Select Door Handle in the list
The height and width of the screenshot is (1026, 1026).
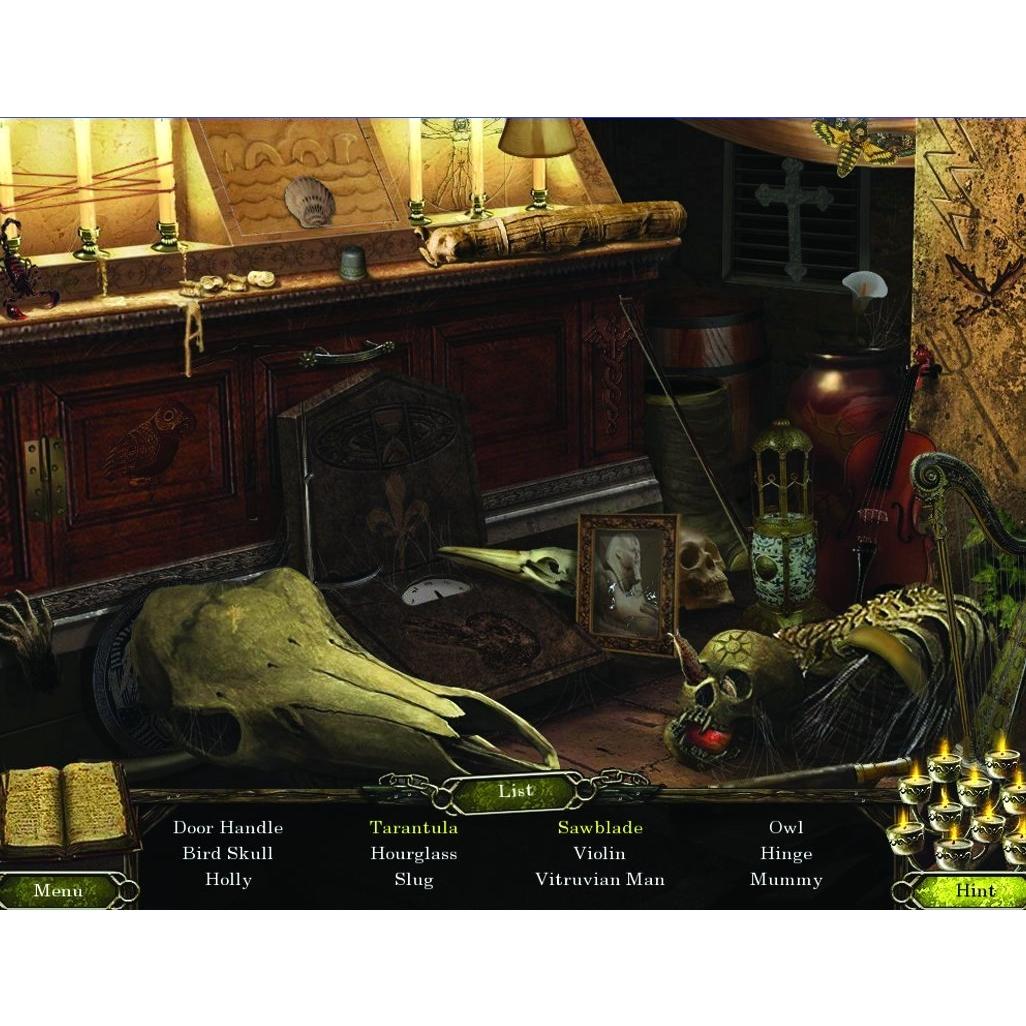228,828
